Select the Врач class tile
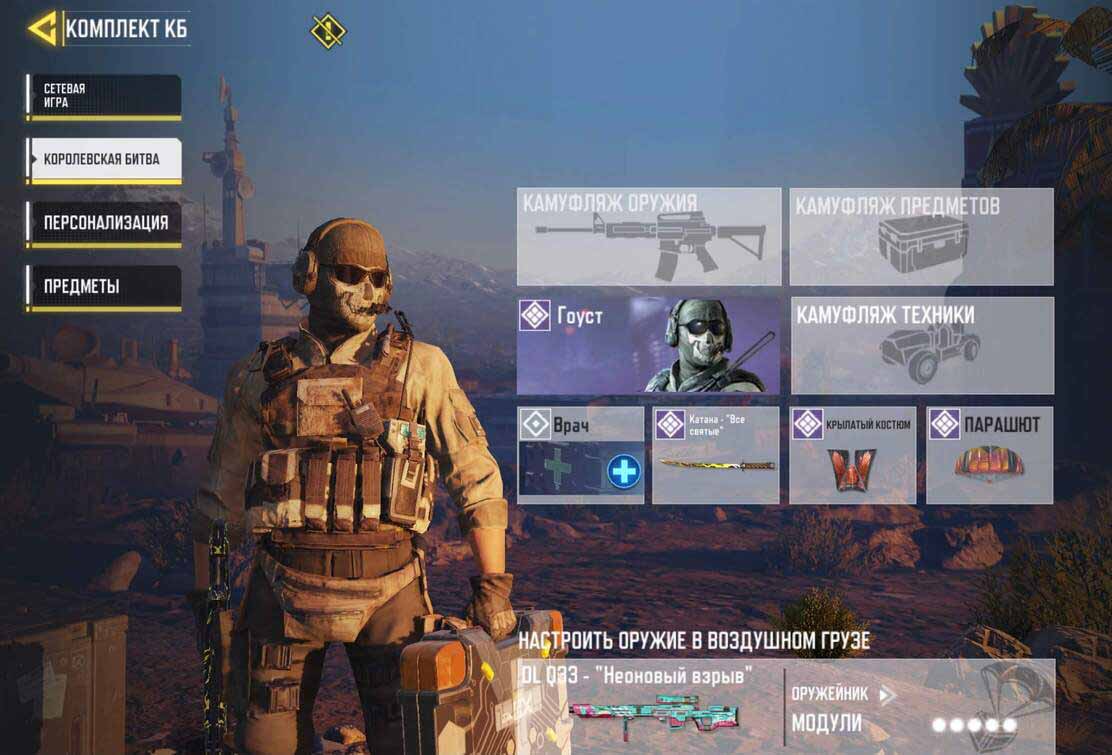Viewport: 1112px width, 755px height. (580, 454)
